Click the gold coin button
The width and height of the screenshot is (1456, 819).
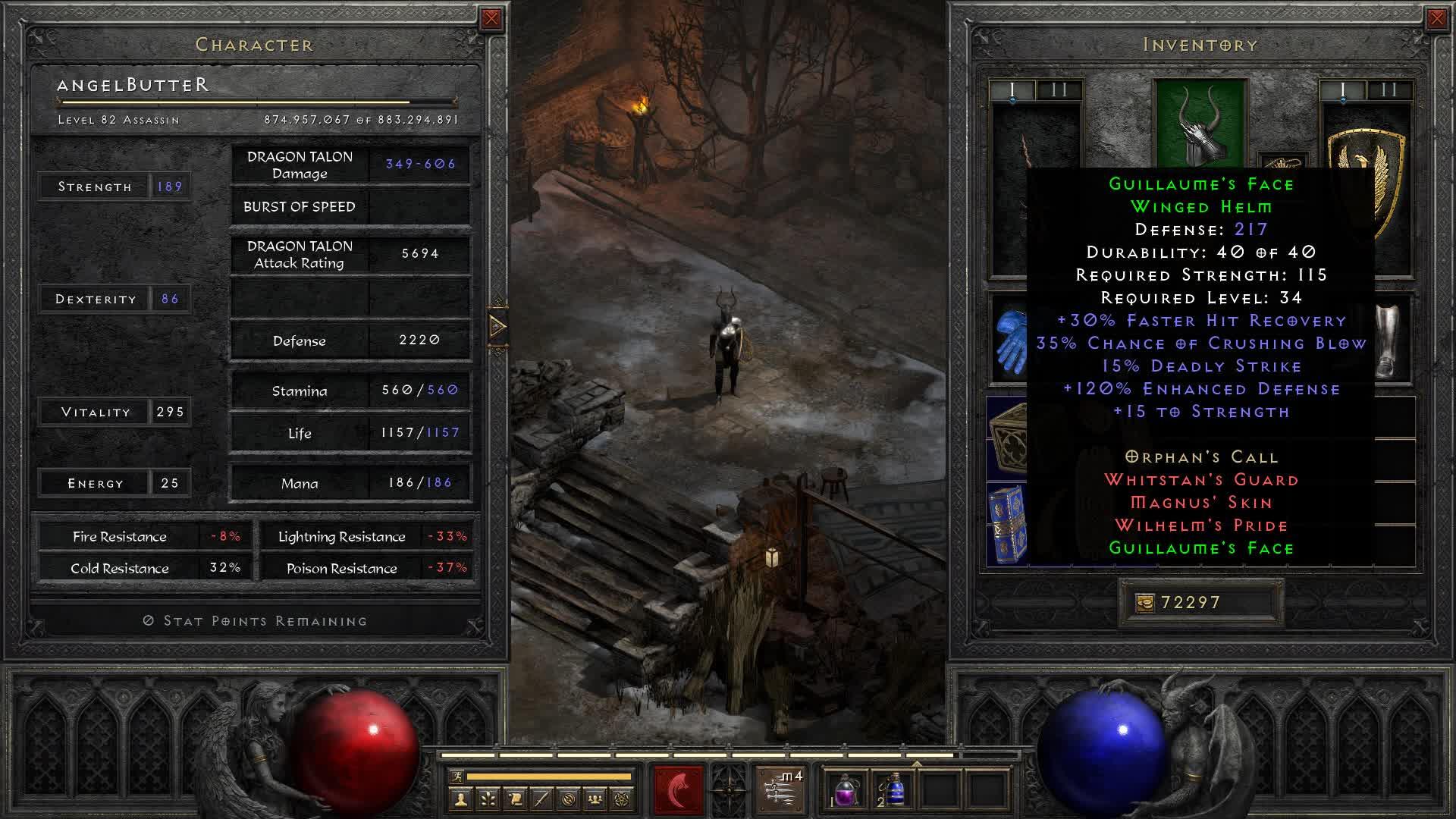click(1144, 603)
